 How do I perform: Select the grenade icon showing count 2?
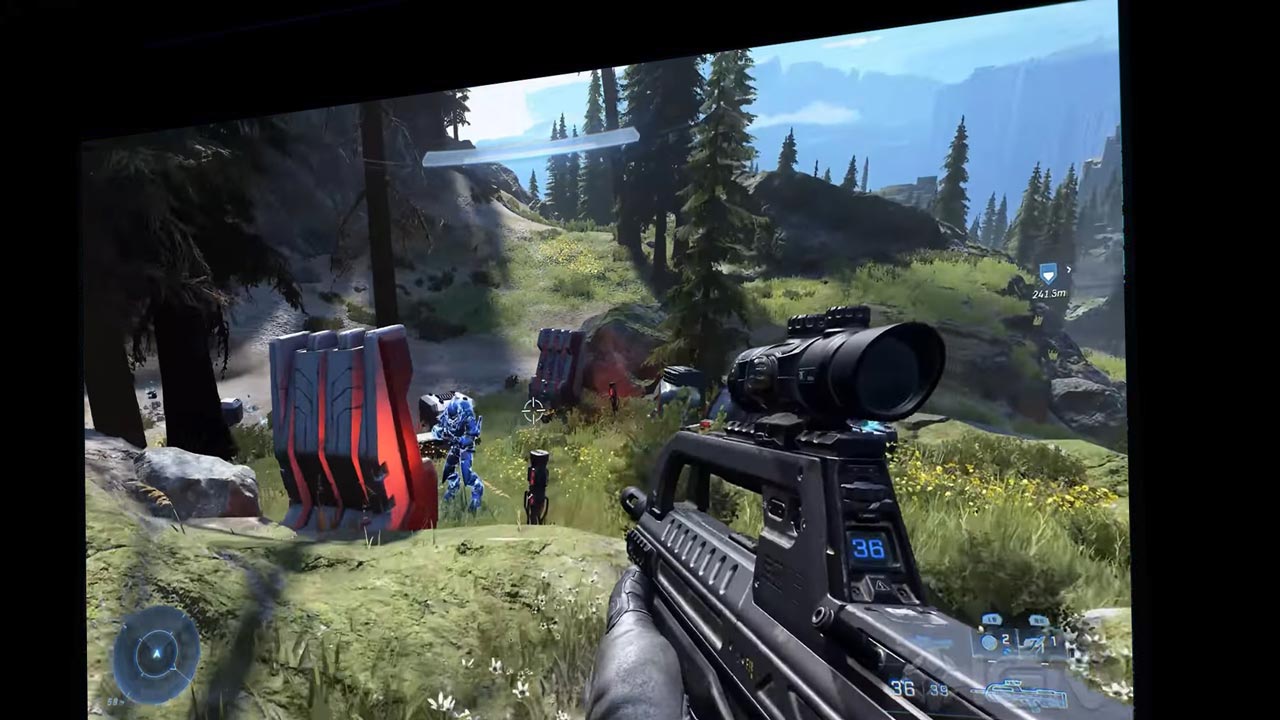click(989, 641)
